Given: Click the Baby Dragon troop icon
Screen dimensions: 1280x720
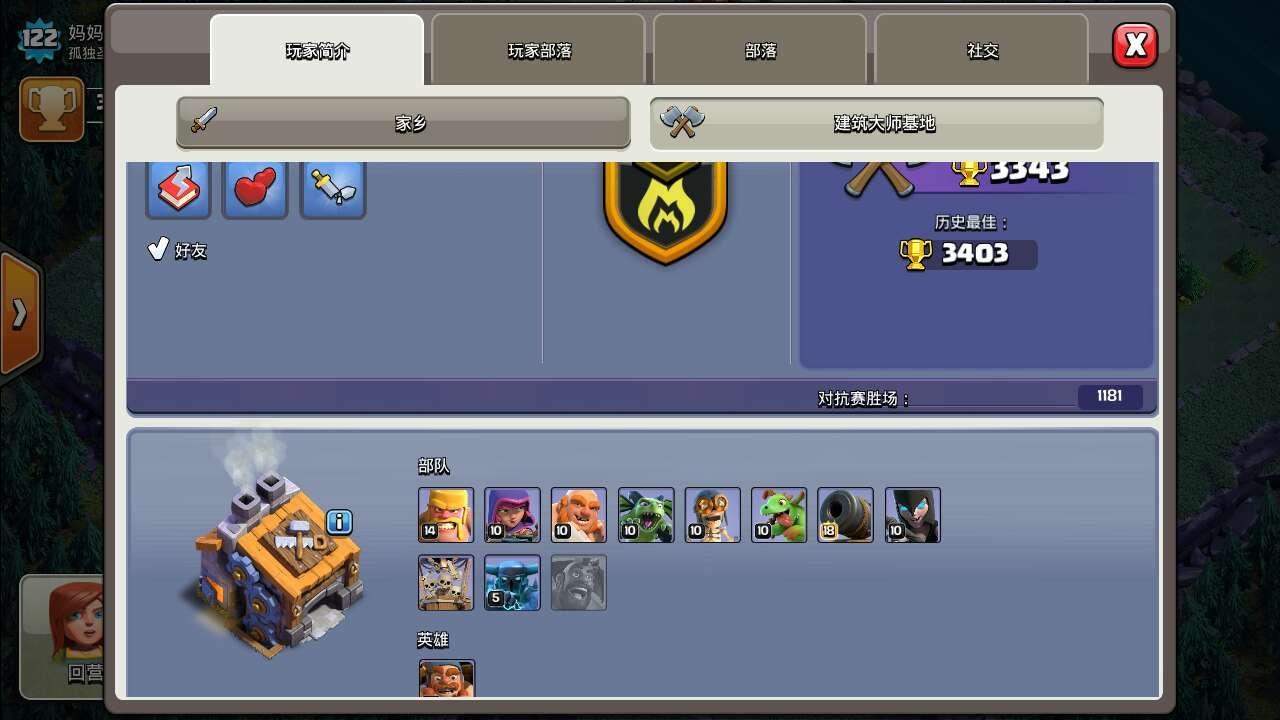Looking at the screenshot, I should (x=779, y=515).
